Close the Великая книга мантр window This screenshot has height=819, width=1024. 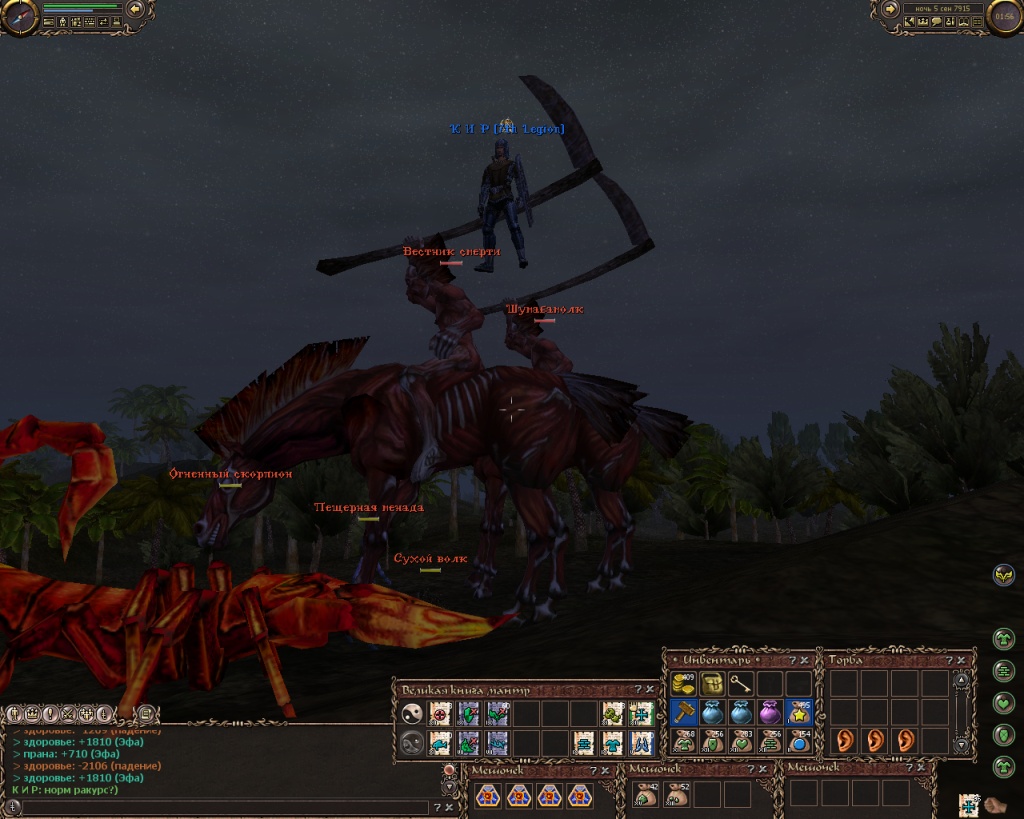[648, 690]
